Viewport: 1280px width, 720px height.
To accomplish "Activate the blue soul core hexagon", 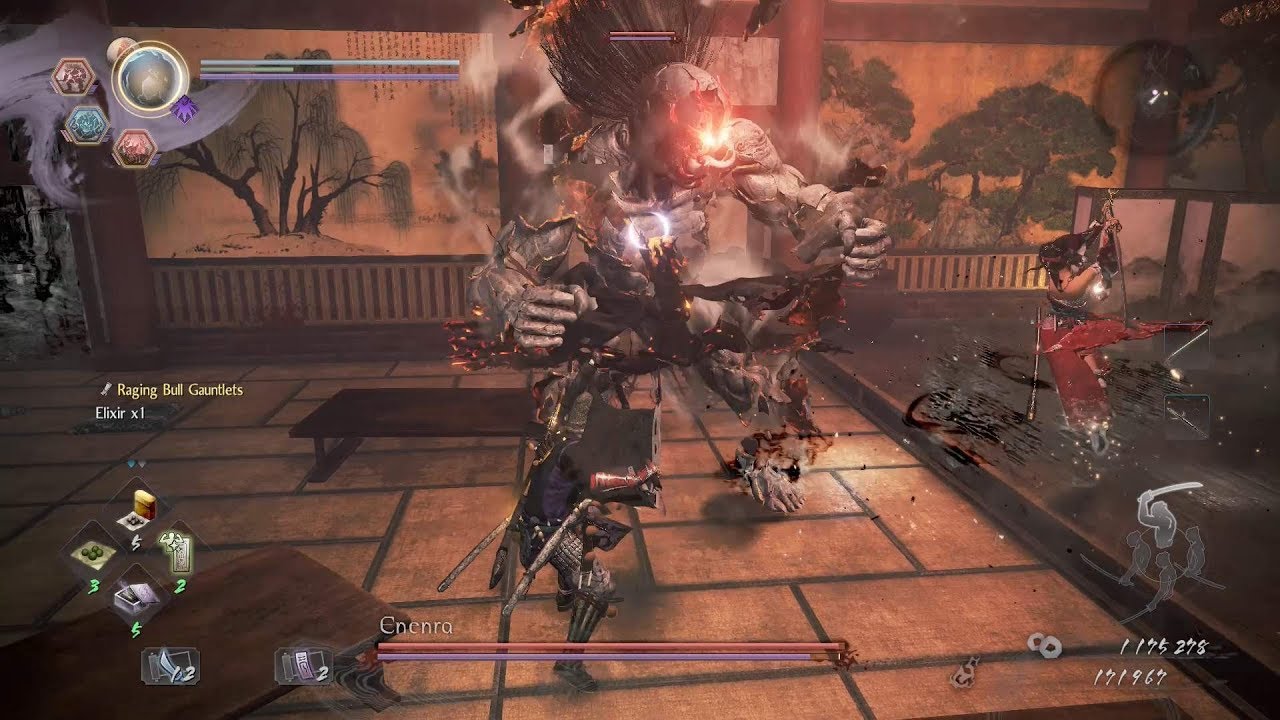I will pos(87,122).
